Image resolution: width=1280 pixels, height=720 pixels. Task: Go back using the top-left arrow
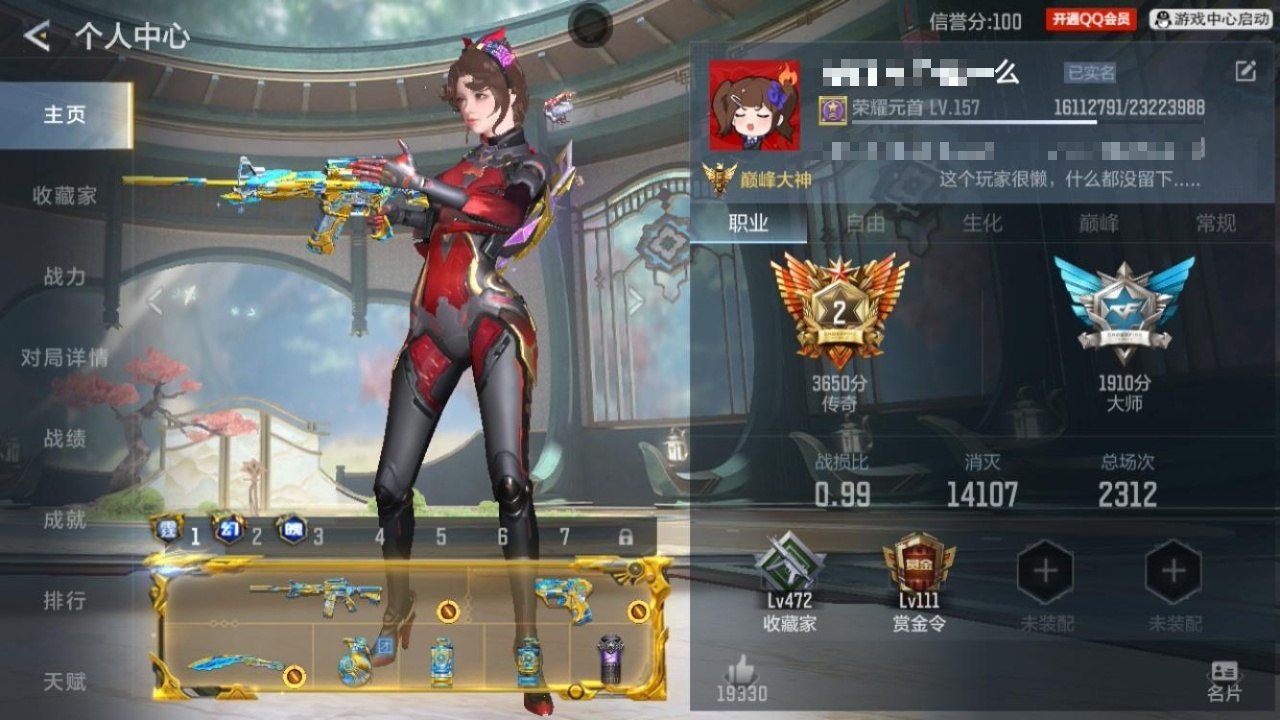[x=37, y=37]
